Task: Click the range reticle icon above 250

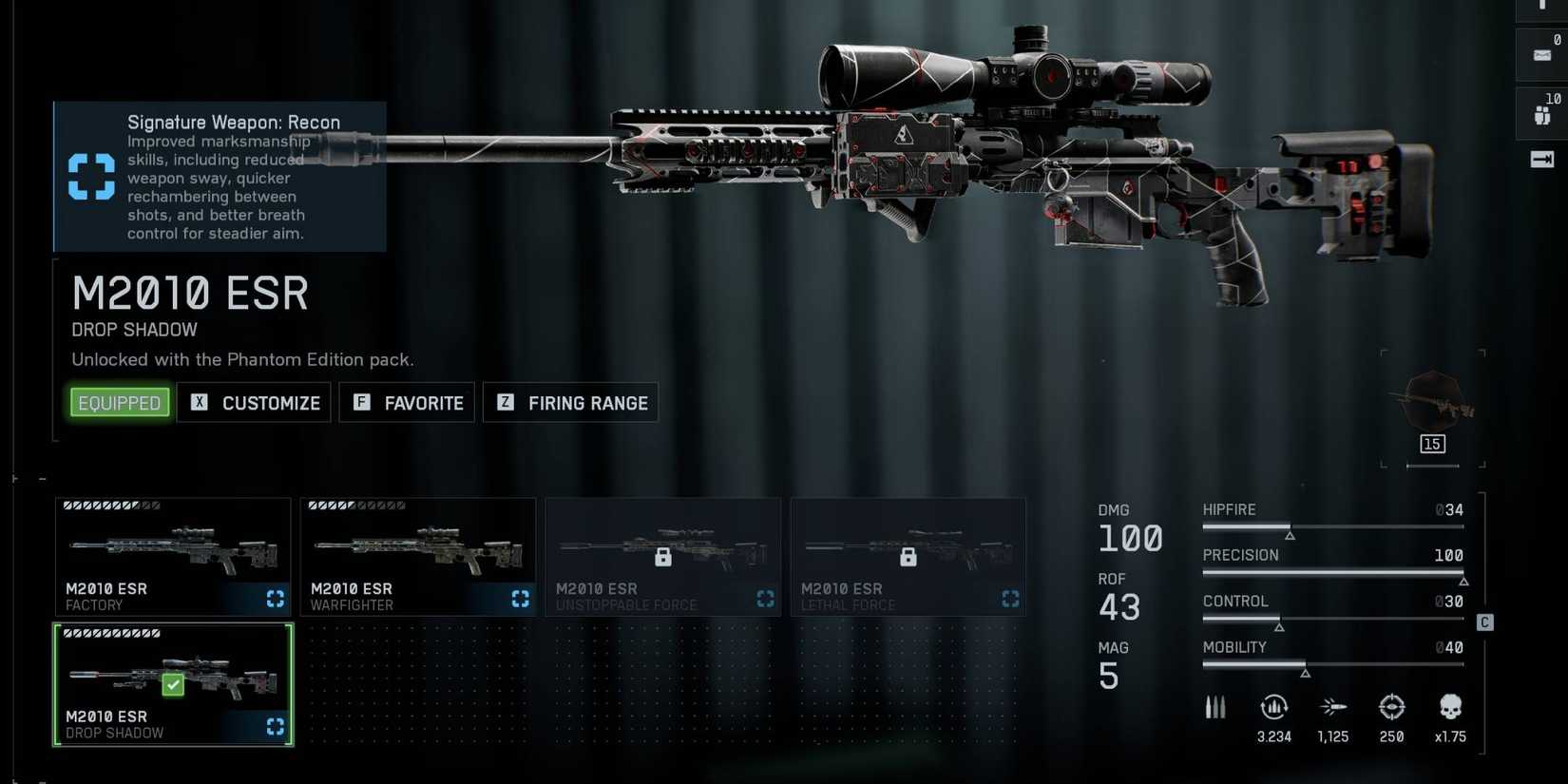Action: [x=1391, y=705]
